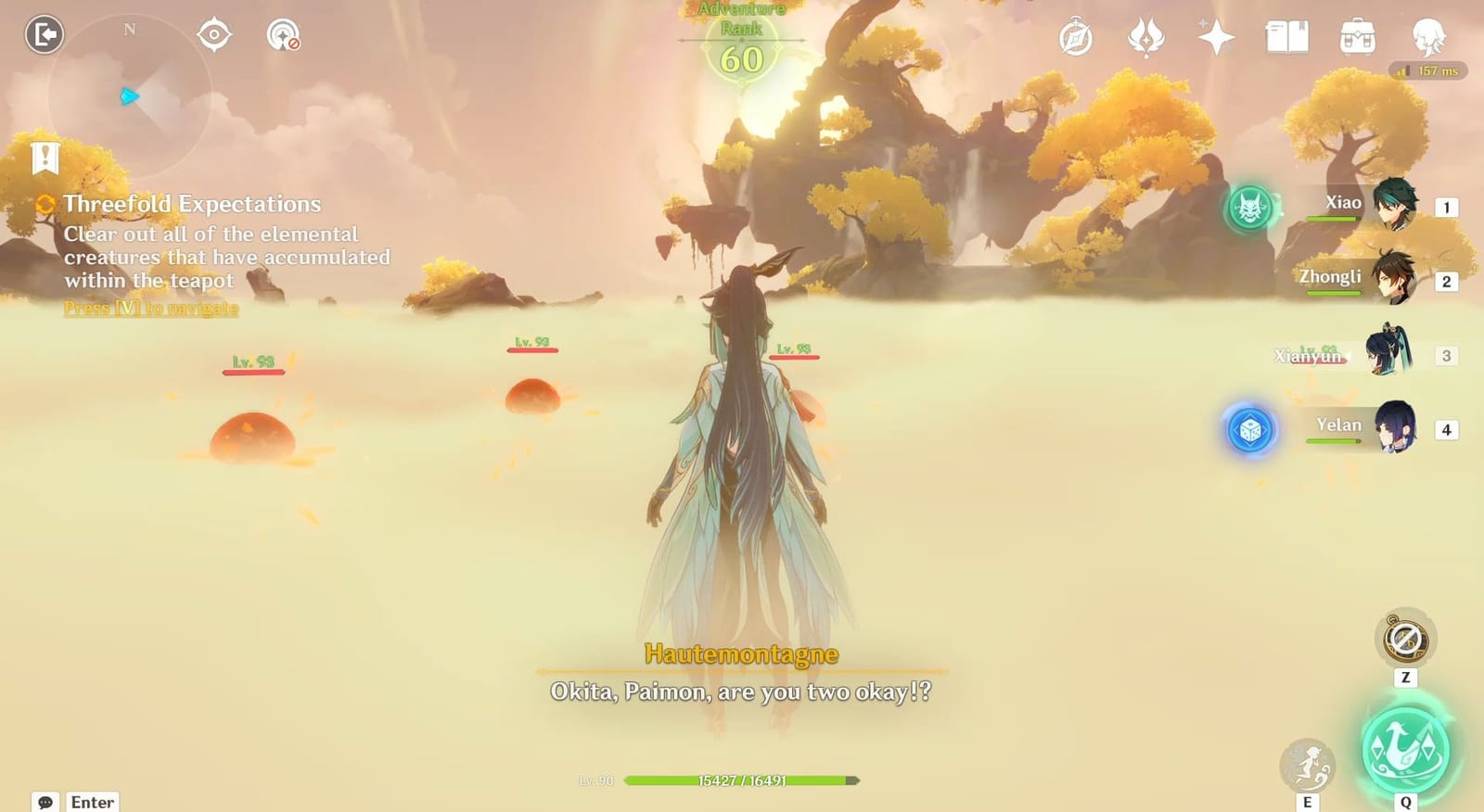The image size is (1484, 812).
Task: Click the timed event clock icon
Action: (x=1076, y=37)
